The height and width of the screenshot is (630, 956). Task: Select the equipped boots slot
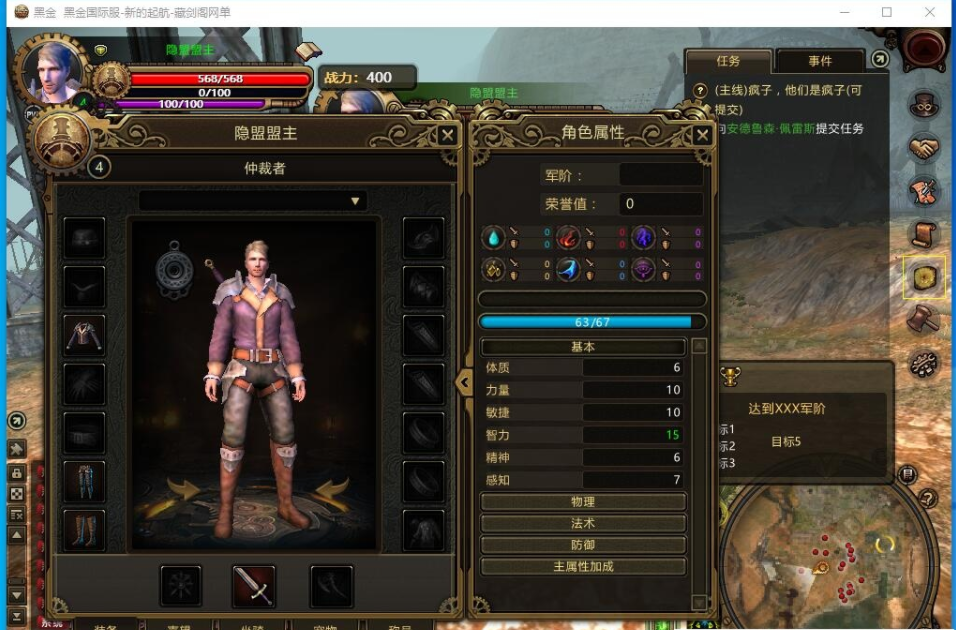[84, 529]
